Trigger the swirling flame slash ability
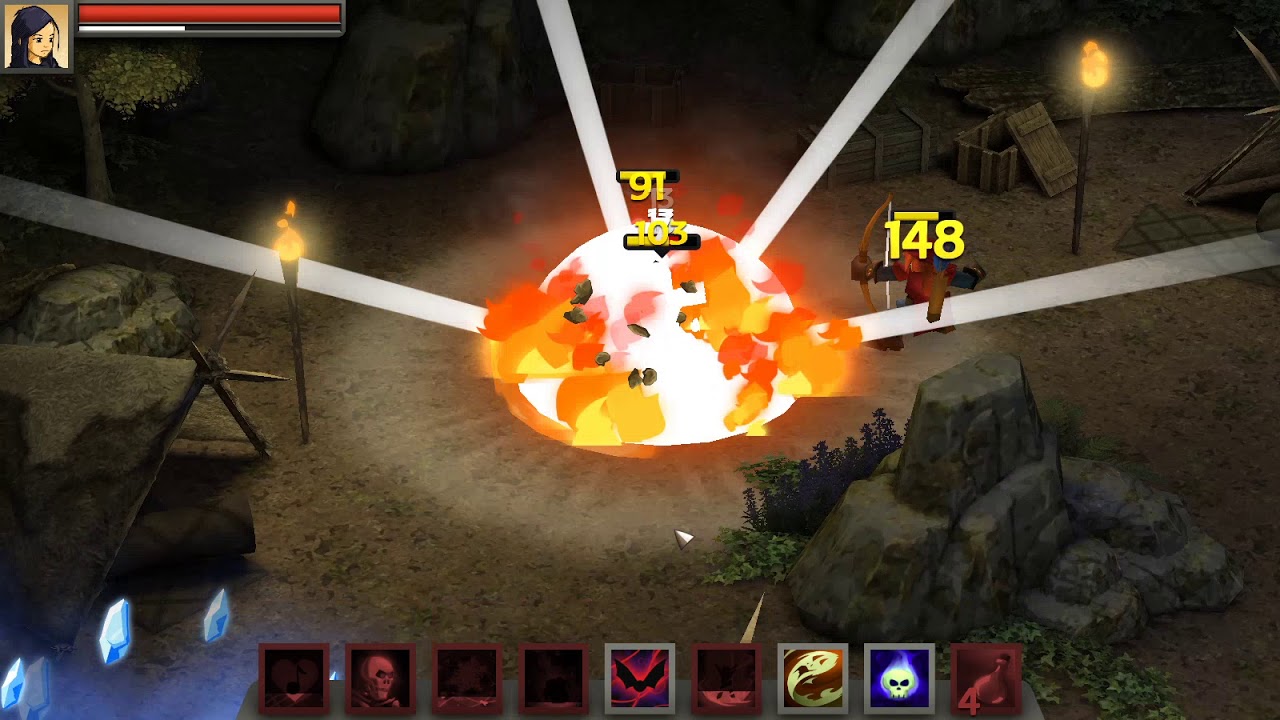 pyautogui.click(x=812, y=678)
